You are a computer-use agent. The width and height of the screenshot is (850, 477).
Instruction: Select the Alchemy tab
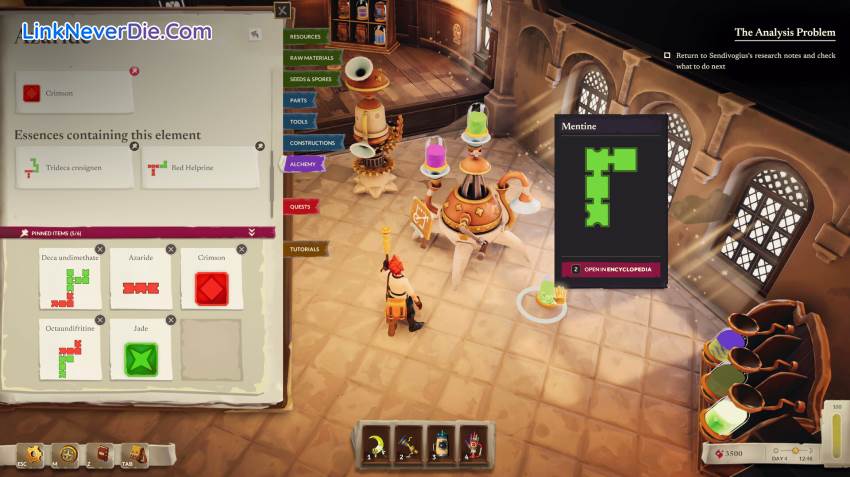[x=303, y=163]
